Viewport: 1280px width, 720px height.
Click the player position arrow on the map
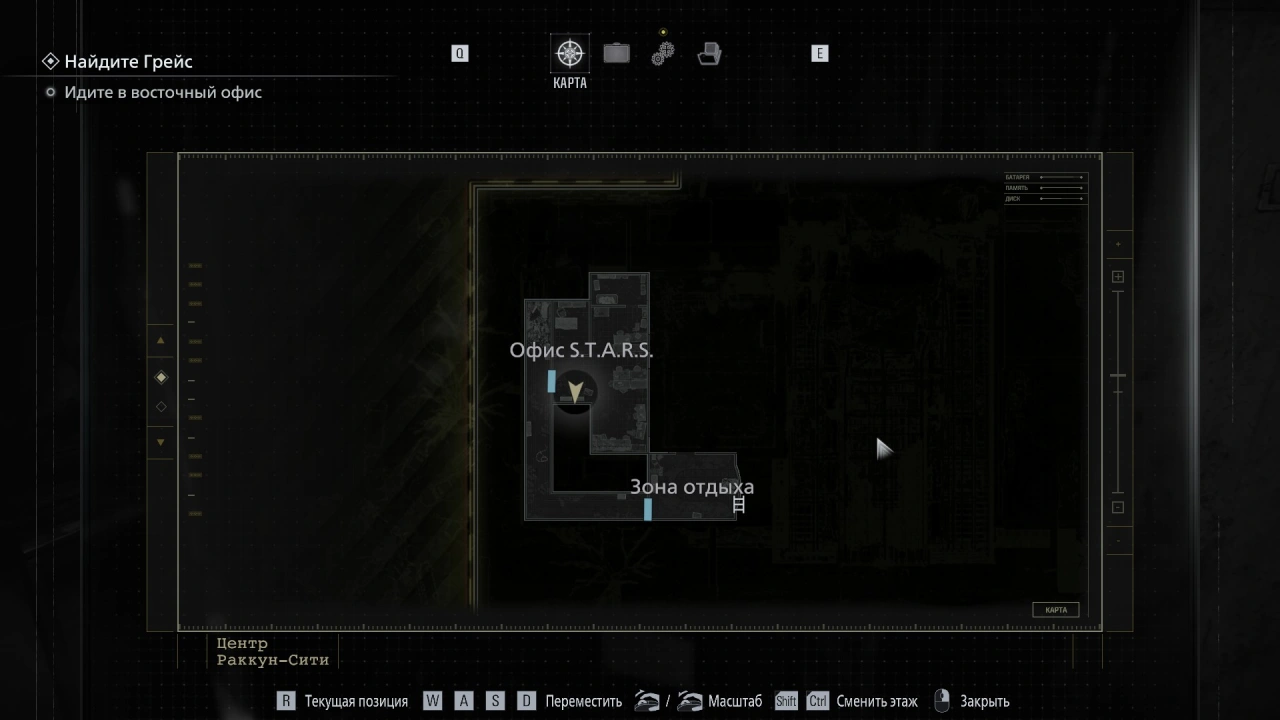[x=575, y=392]
